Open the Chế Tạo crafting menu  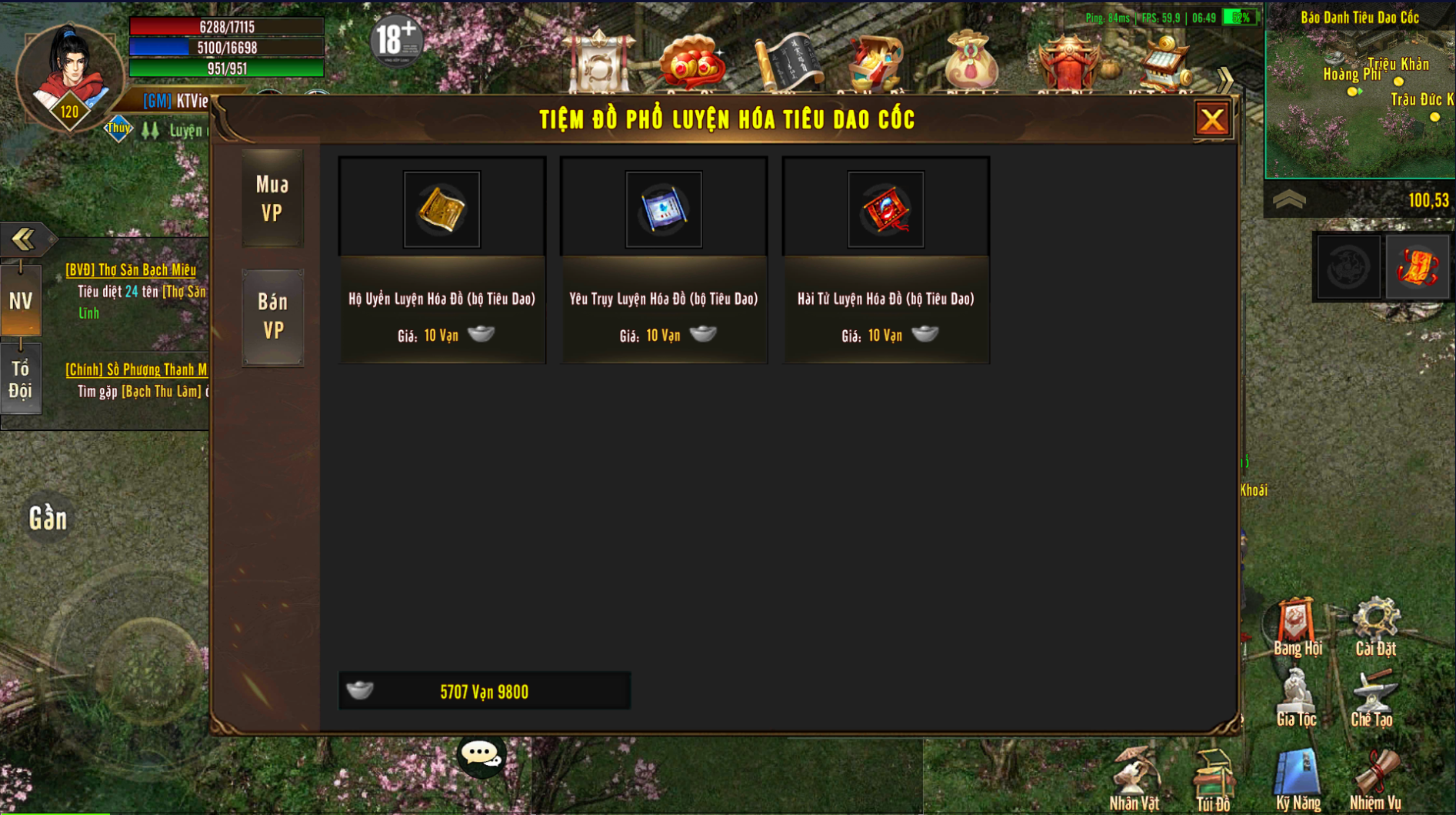(x=1372, y=697)
